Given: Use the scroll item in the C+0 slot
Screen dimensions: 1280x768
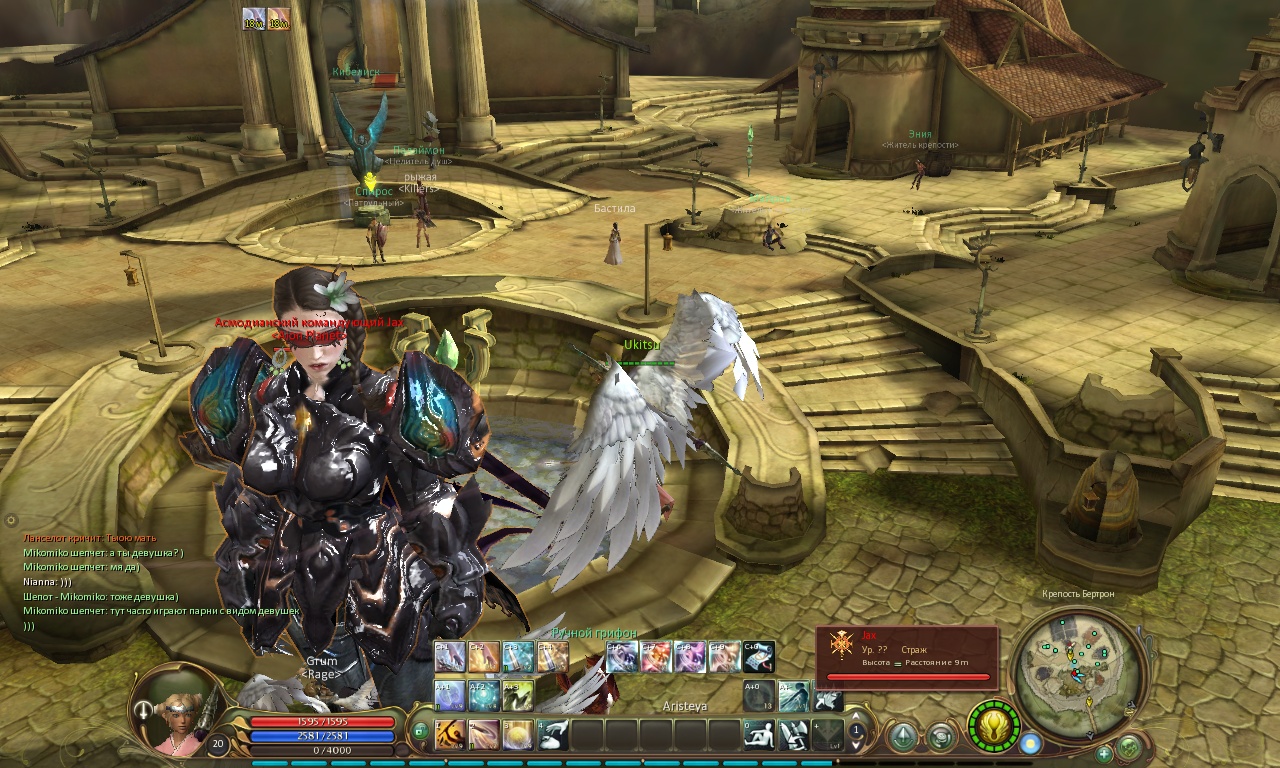Looking at the screenshot, I should 759,656.
